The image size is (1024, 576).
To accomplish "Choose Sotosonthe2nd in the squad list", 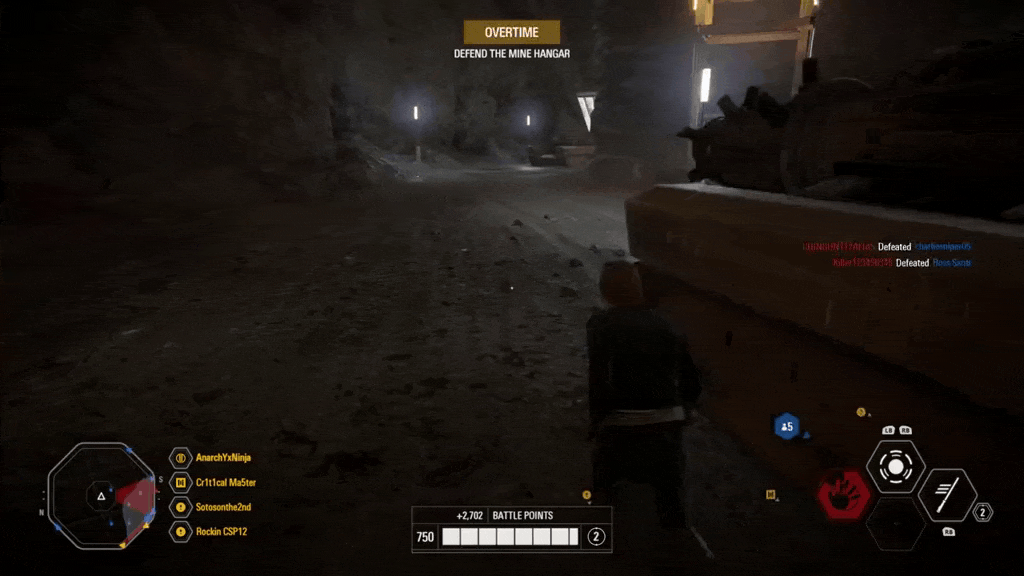I will click(221, 507).
